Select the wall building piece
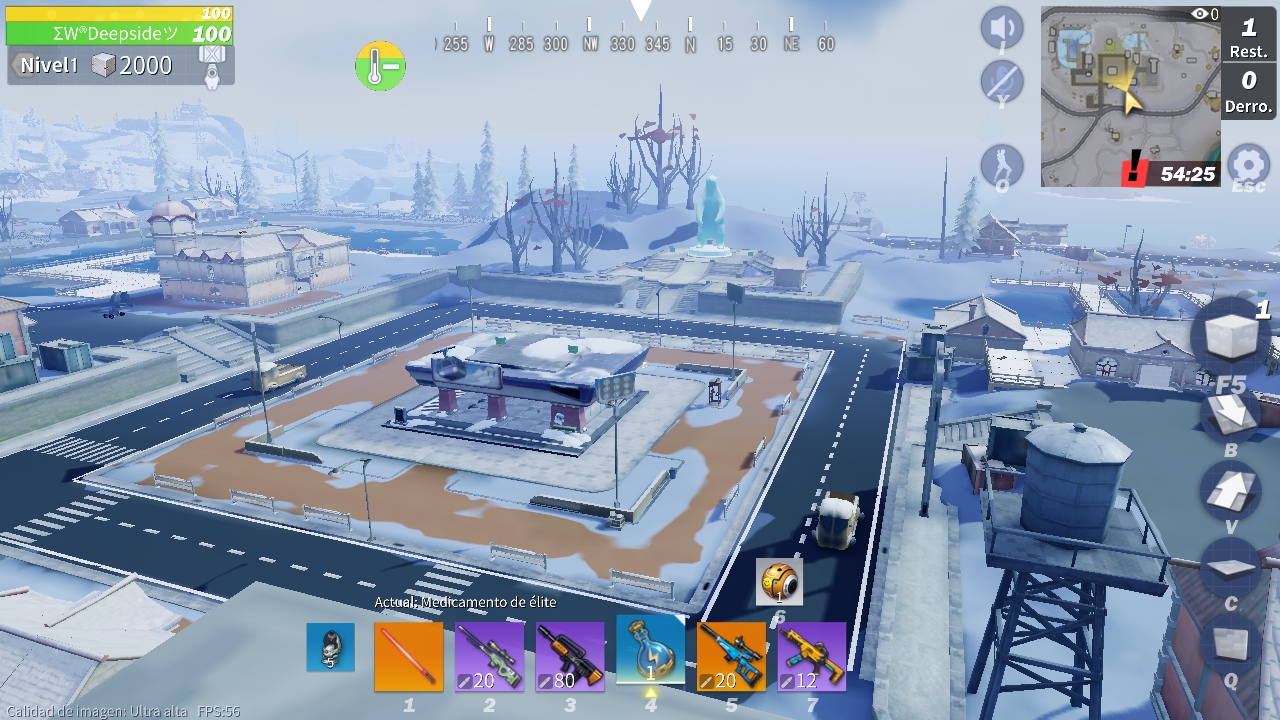 [1231, 642]
